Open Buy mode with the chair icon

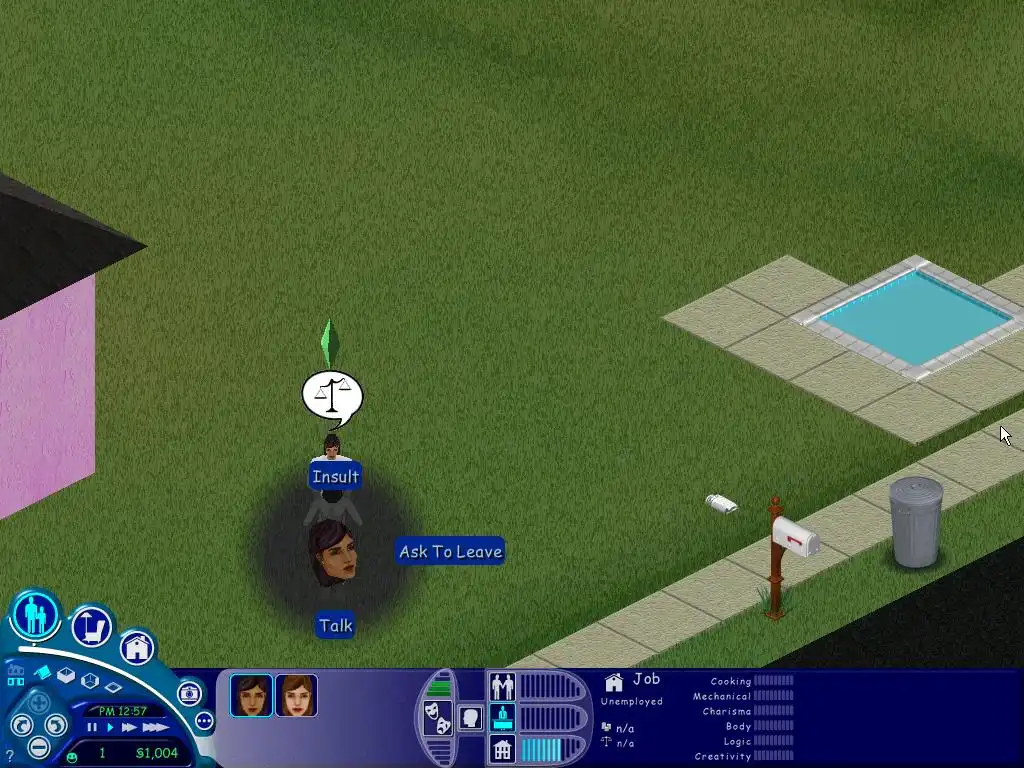click(92, 627)
